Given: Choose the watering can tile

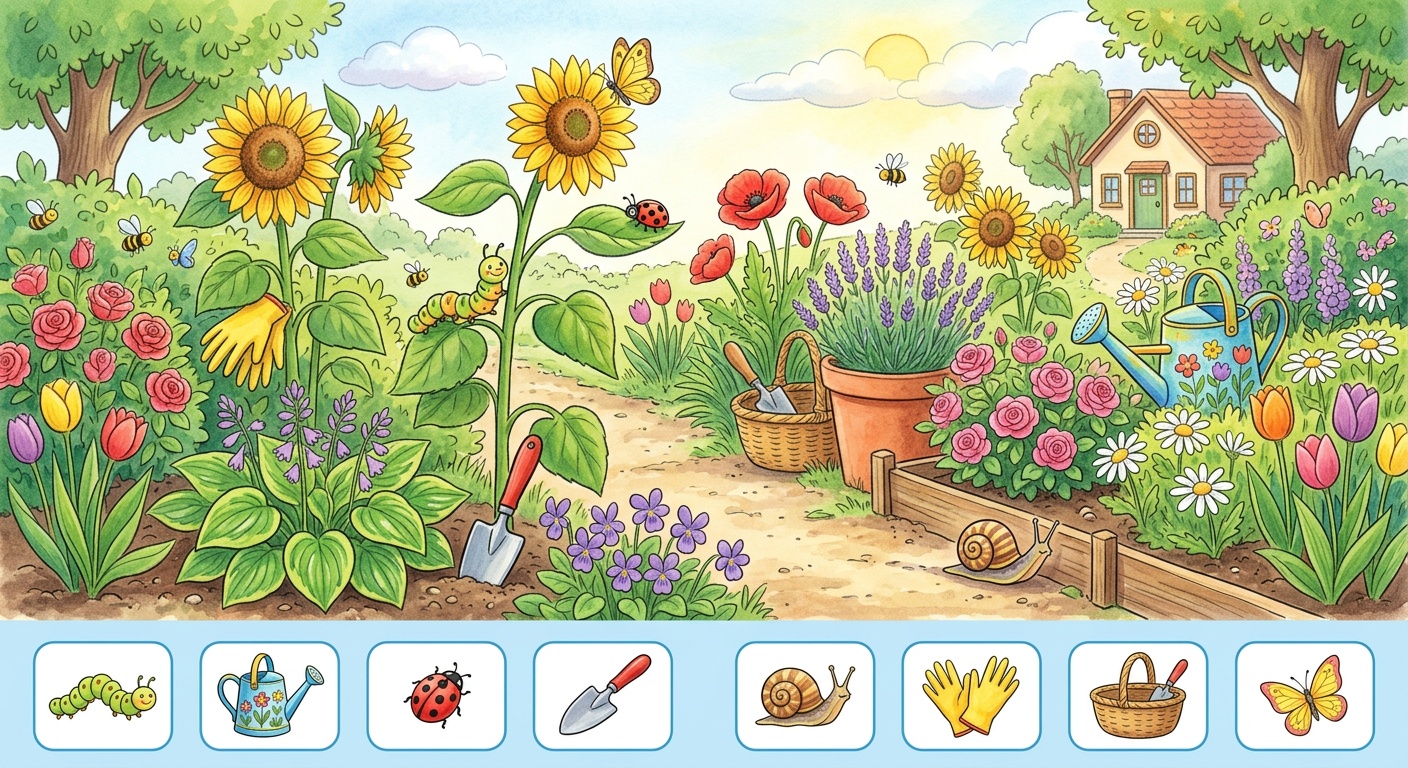Looking at the screenshot, I should (x=270, y=695).
